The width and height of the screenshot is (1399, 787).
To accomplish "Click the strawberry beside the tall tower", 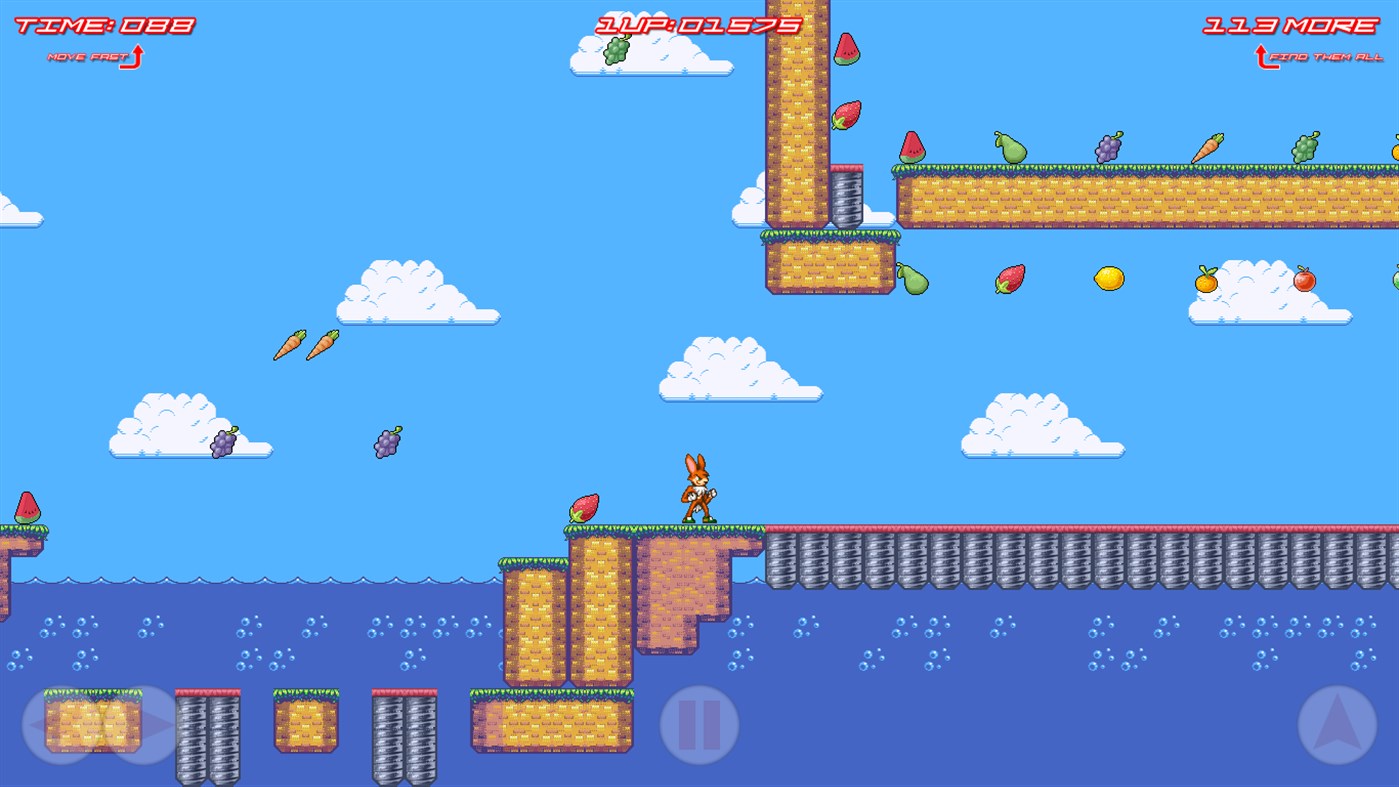I will (845, 115).
